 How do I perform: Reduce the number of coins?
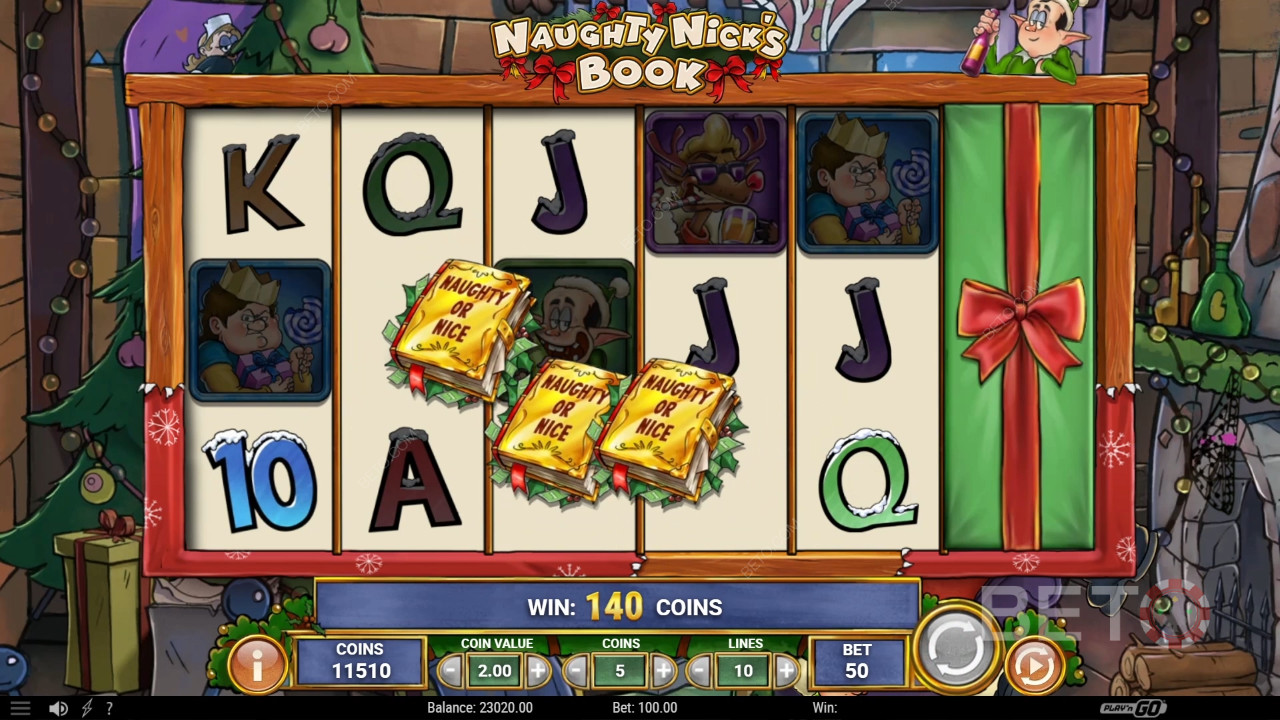(576, 671)
